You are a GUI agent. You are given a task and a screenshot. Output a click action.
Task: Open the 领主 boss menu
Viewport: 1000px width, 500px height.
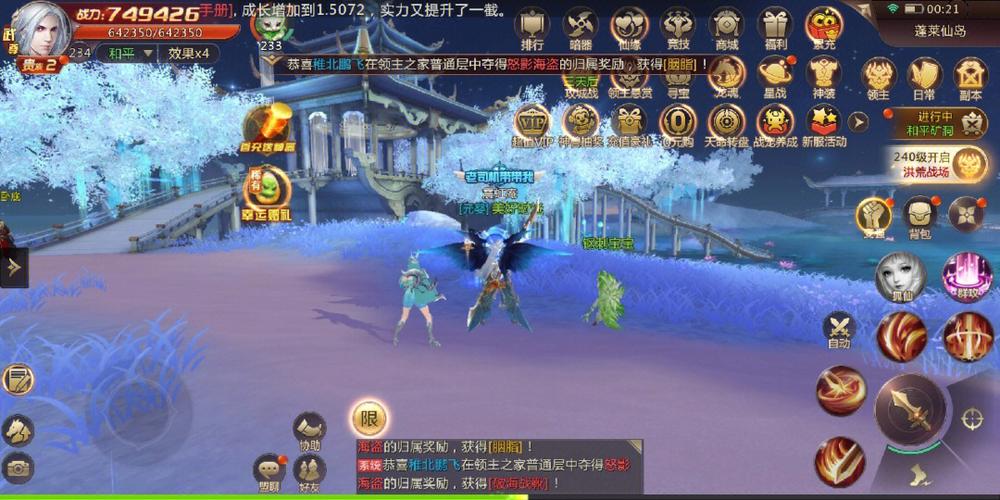point(877,77)
